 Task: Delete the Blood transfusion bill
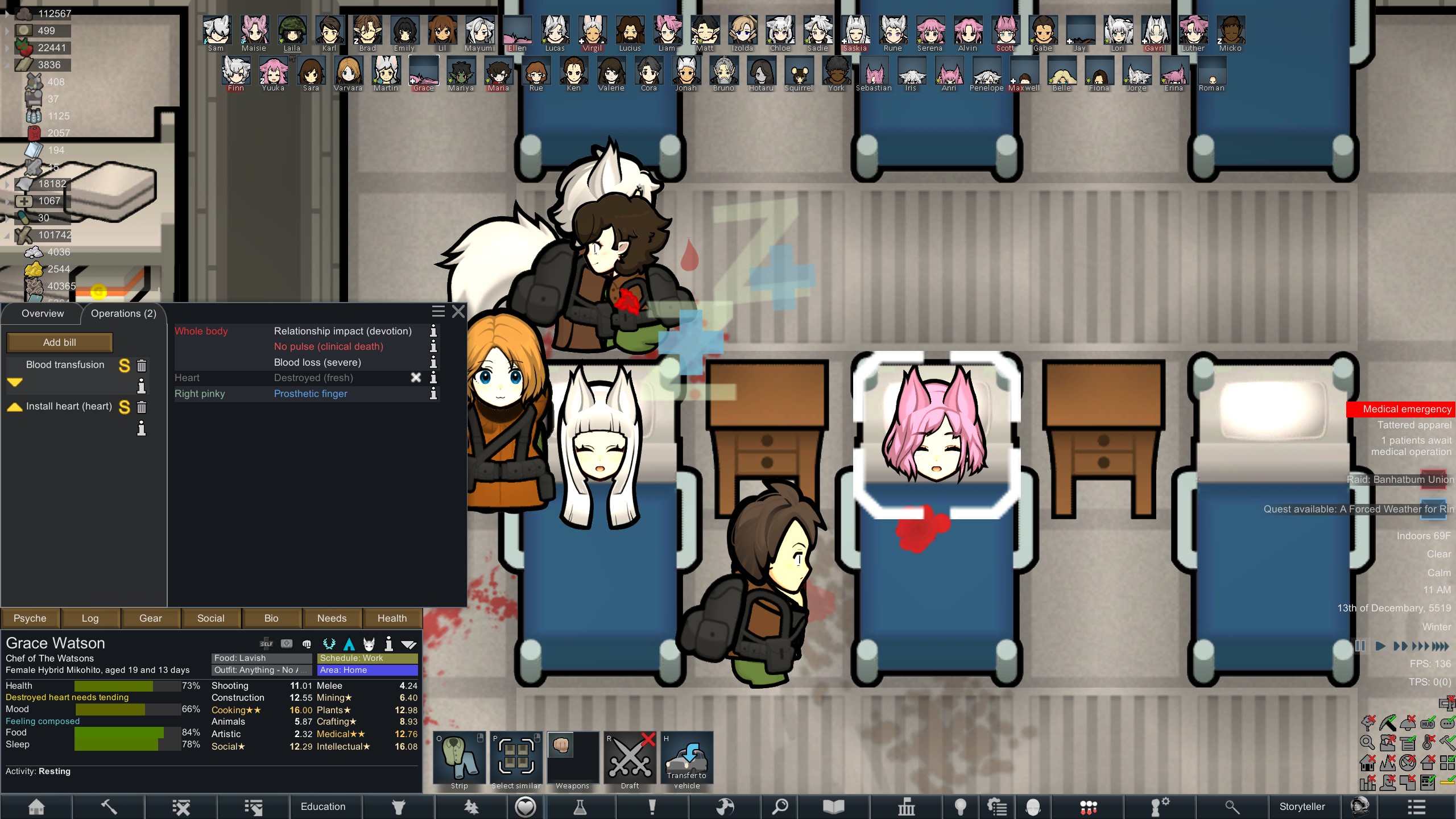click(142, 366)
